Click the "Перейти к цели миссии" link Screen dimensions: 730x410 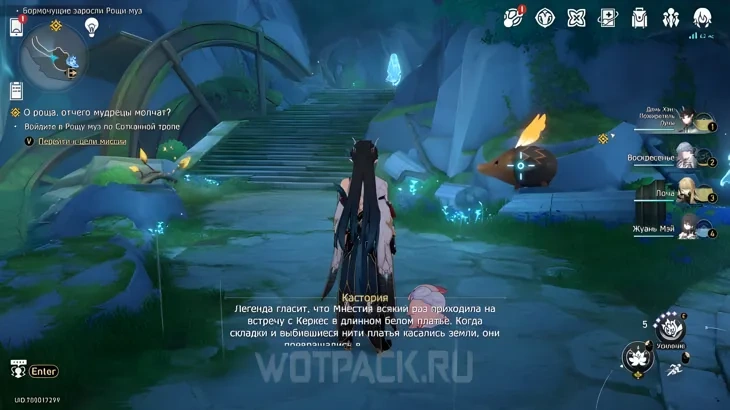pos(83,142)
